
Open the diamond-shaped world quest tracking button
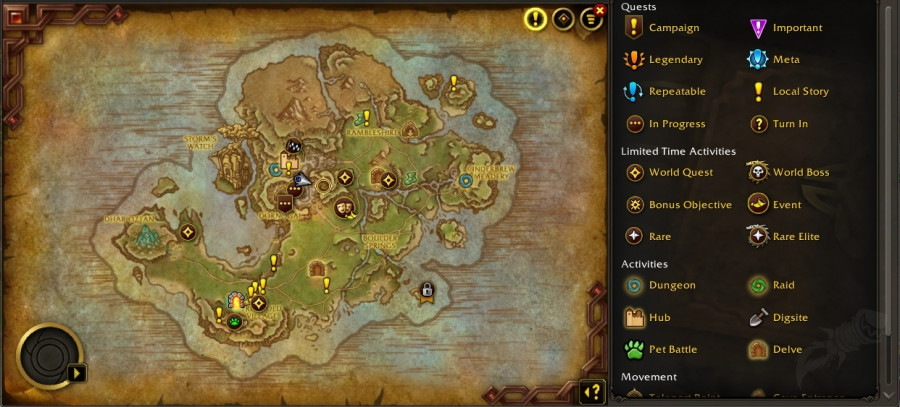[563, 19]
